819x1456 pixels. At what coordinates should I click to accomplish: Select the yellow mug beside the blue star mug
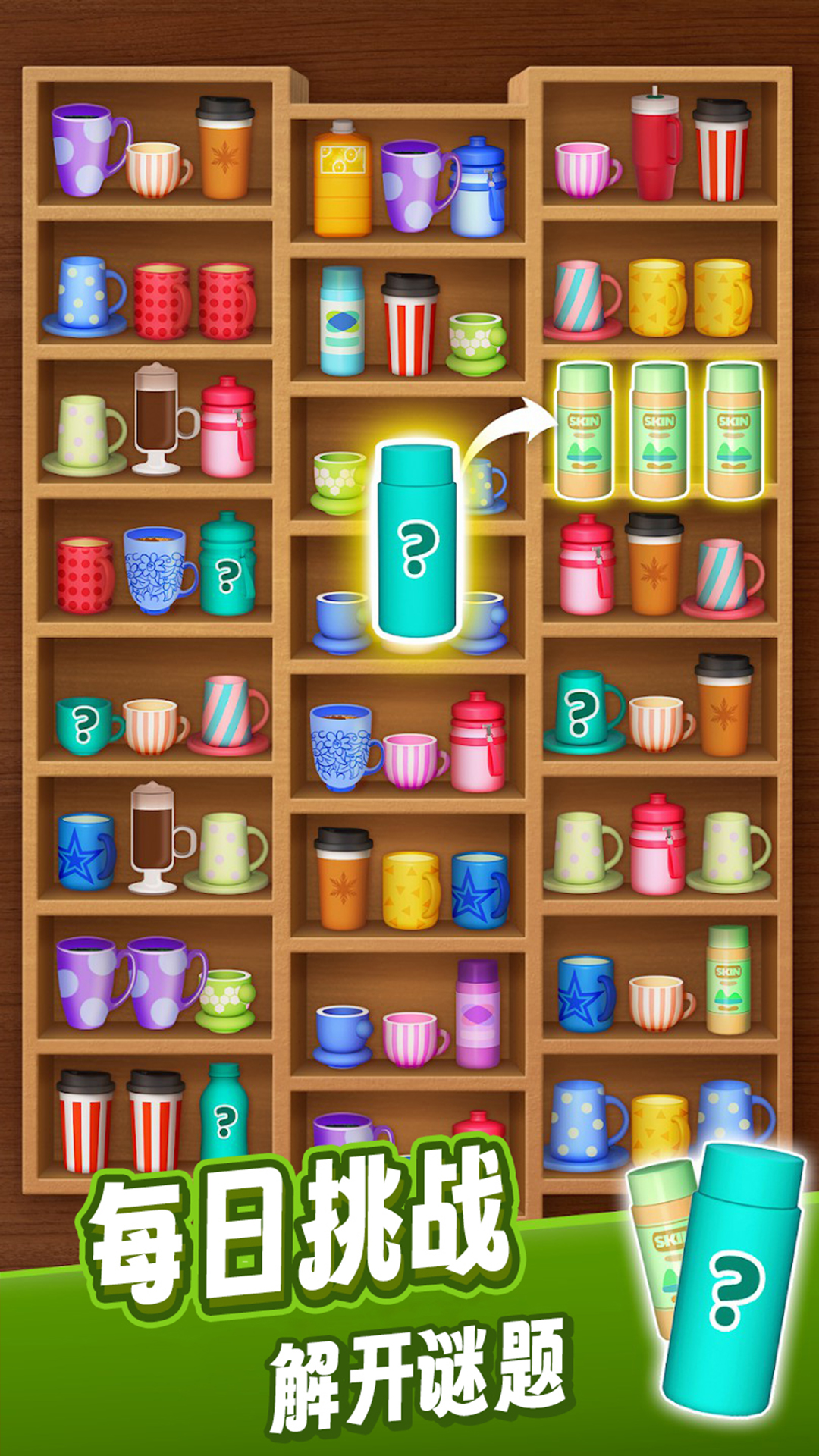411,890
